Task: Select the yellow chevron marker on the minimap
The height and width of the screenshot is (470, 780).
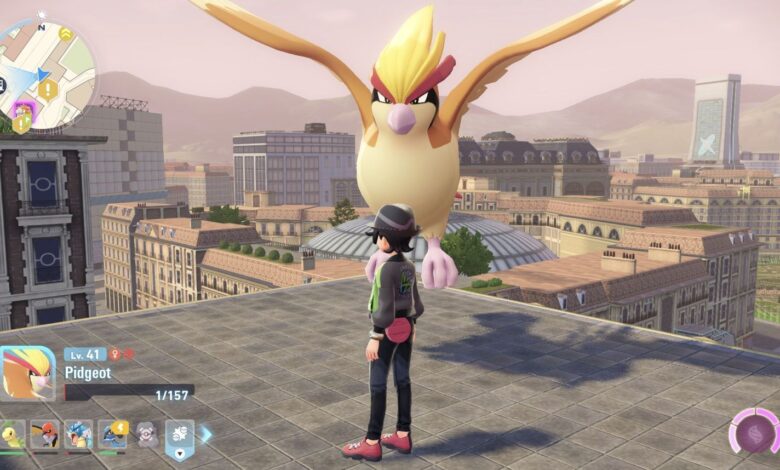Action: (65, 34)
